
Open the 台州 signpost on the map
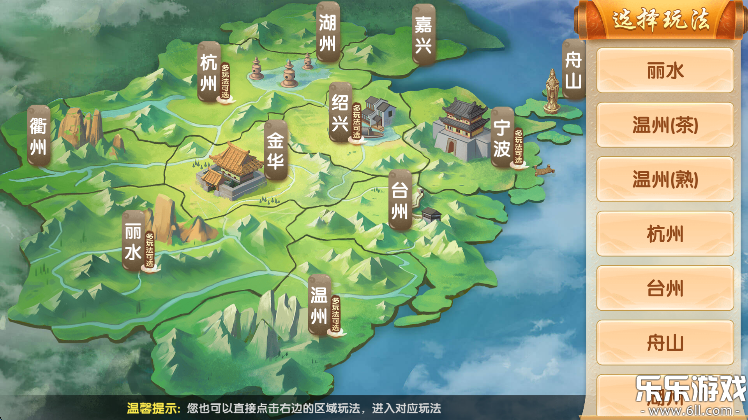(x=399, y=198)
